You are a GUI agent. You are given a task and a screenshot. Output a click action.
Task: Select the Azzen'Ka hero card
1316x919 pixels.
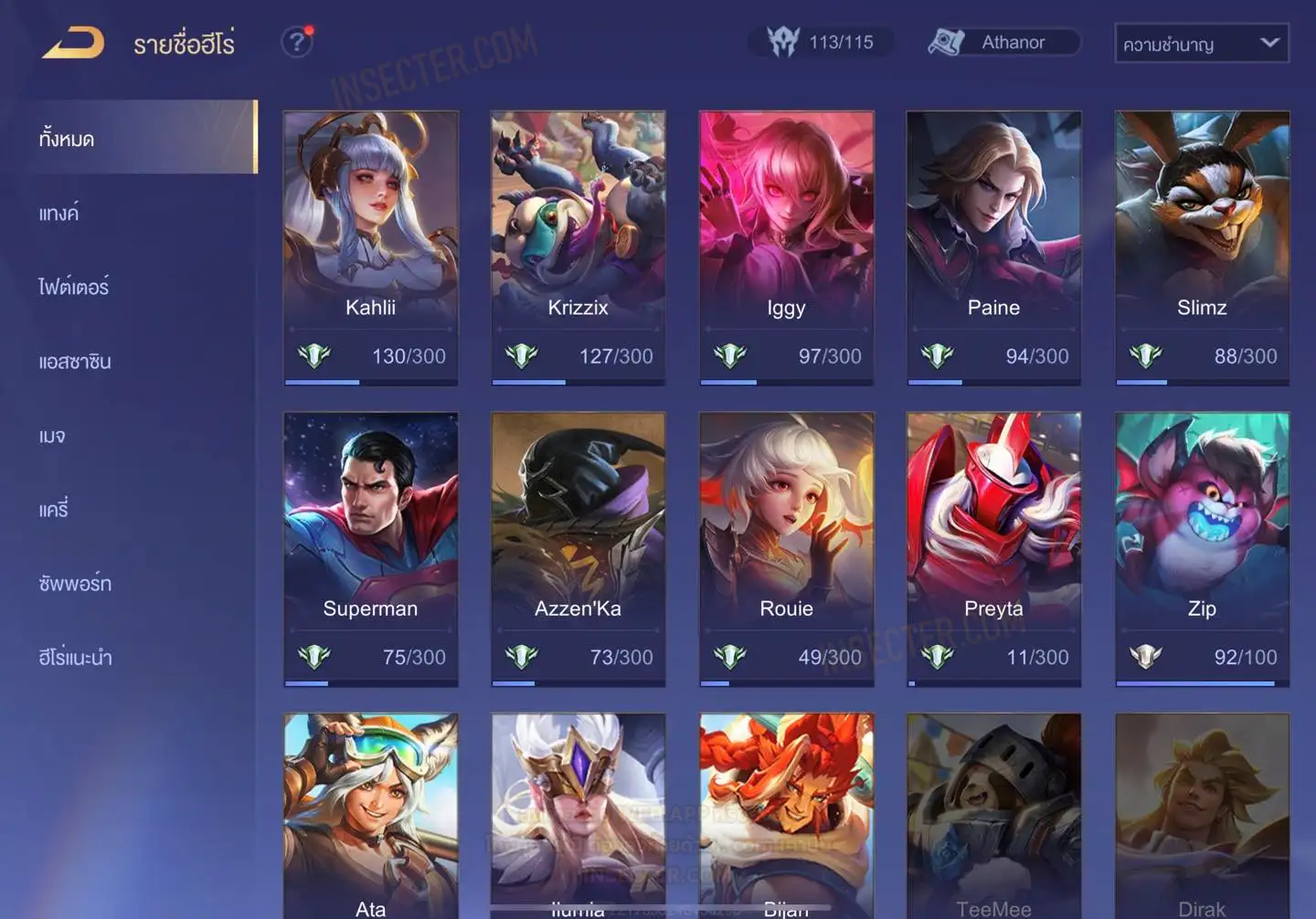578,548
